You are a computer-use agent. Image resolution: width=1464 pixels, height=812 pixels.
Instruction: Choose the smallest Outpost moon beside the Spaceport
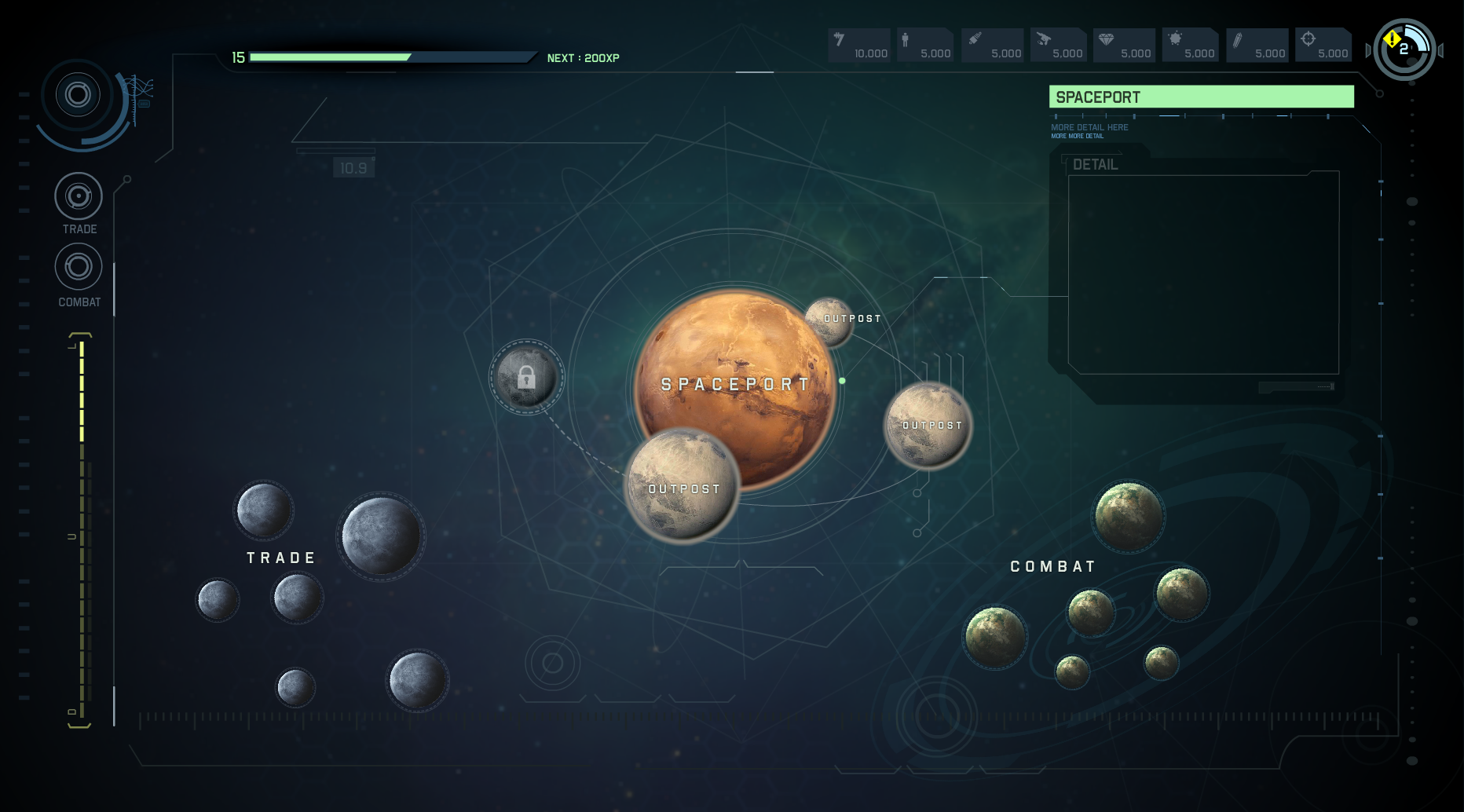coord(829,321)
